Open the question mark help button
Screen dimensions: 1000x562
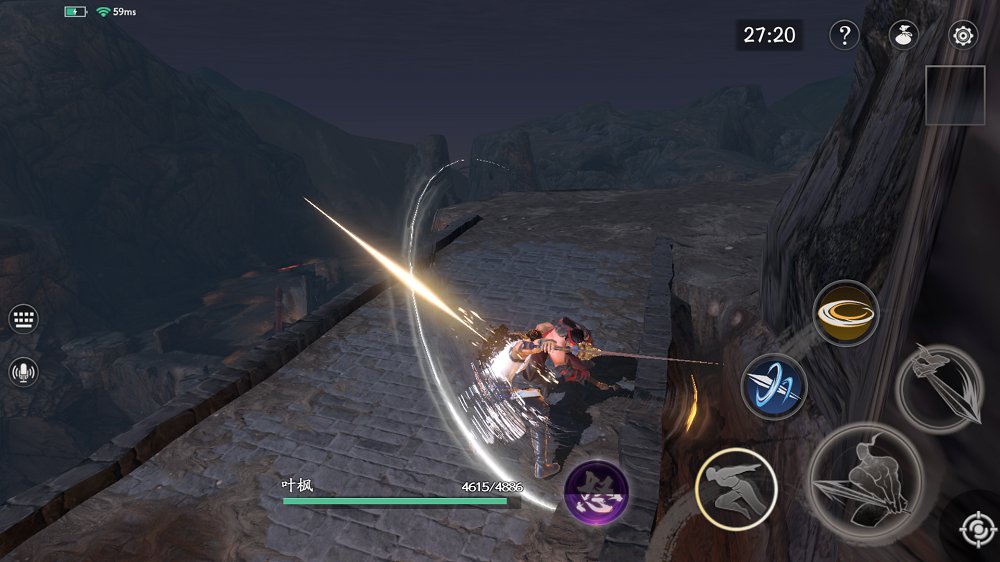point(844,36)
